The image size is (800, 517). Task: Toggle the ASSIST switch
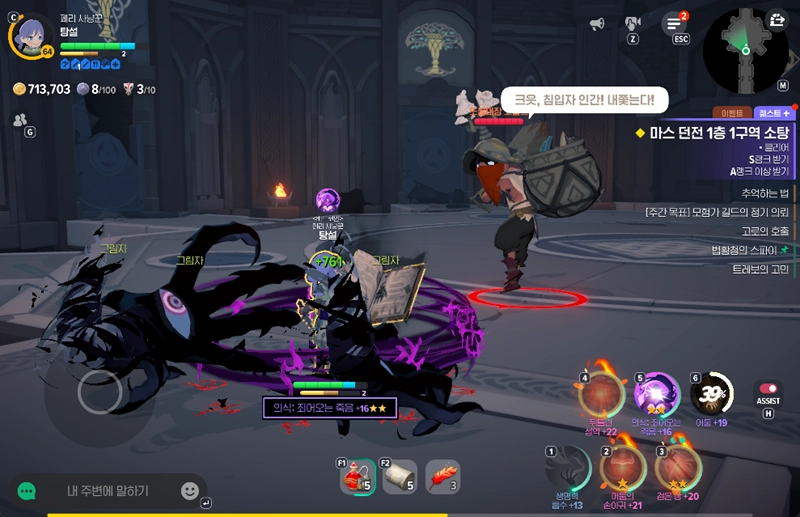point(768,389)
